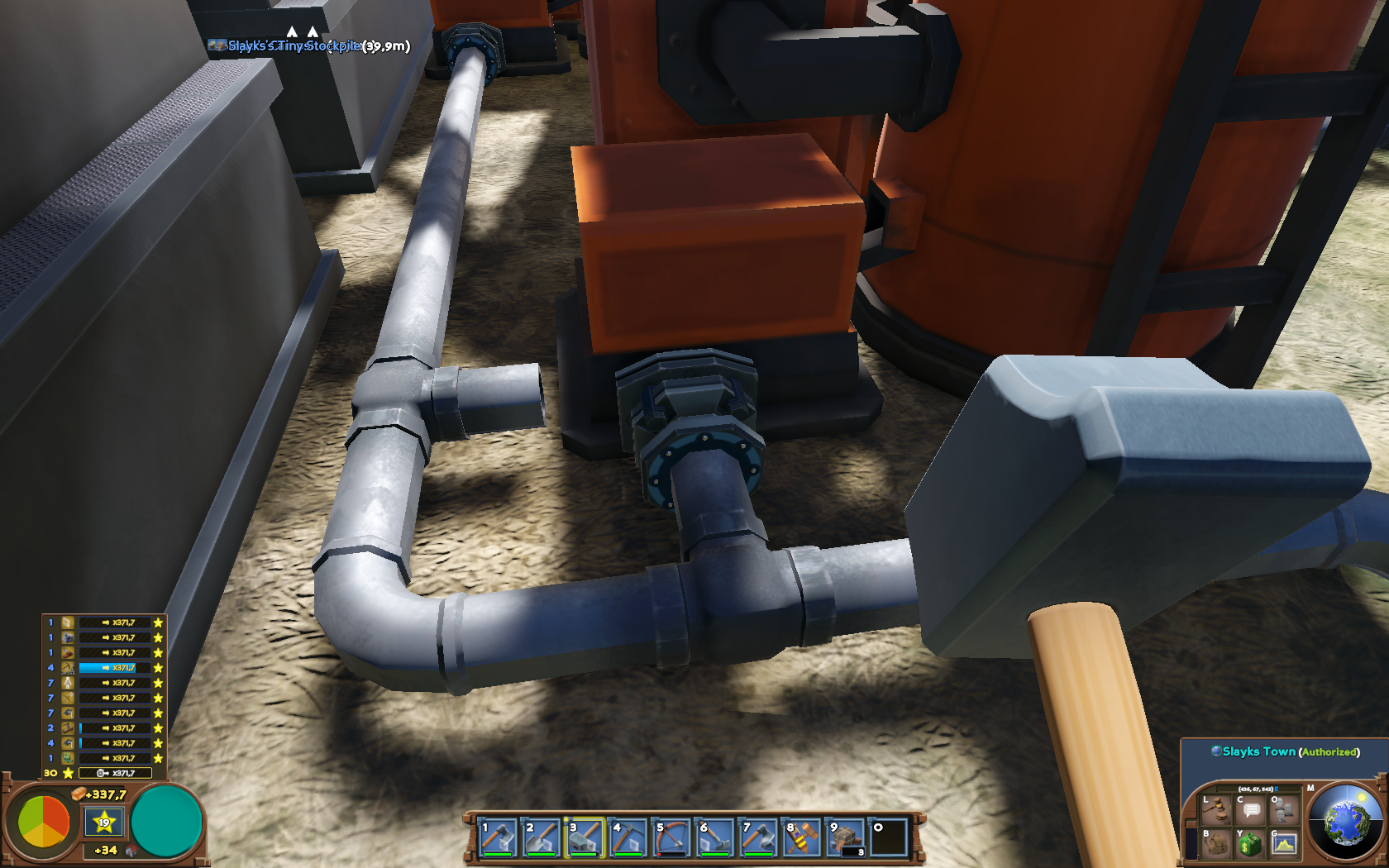Select the tool in hotbar slot 7
Viewport: 1389px width, 868px height.
[x=758, y=837]
